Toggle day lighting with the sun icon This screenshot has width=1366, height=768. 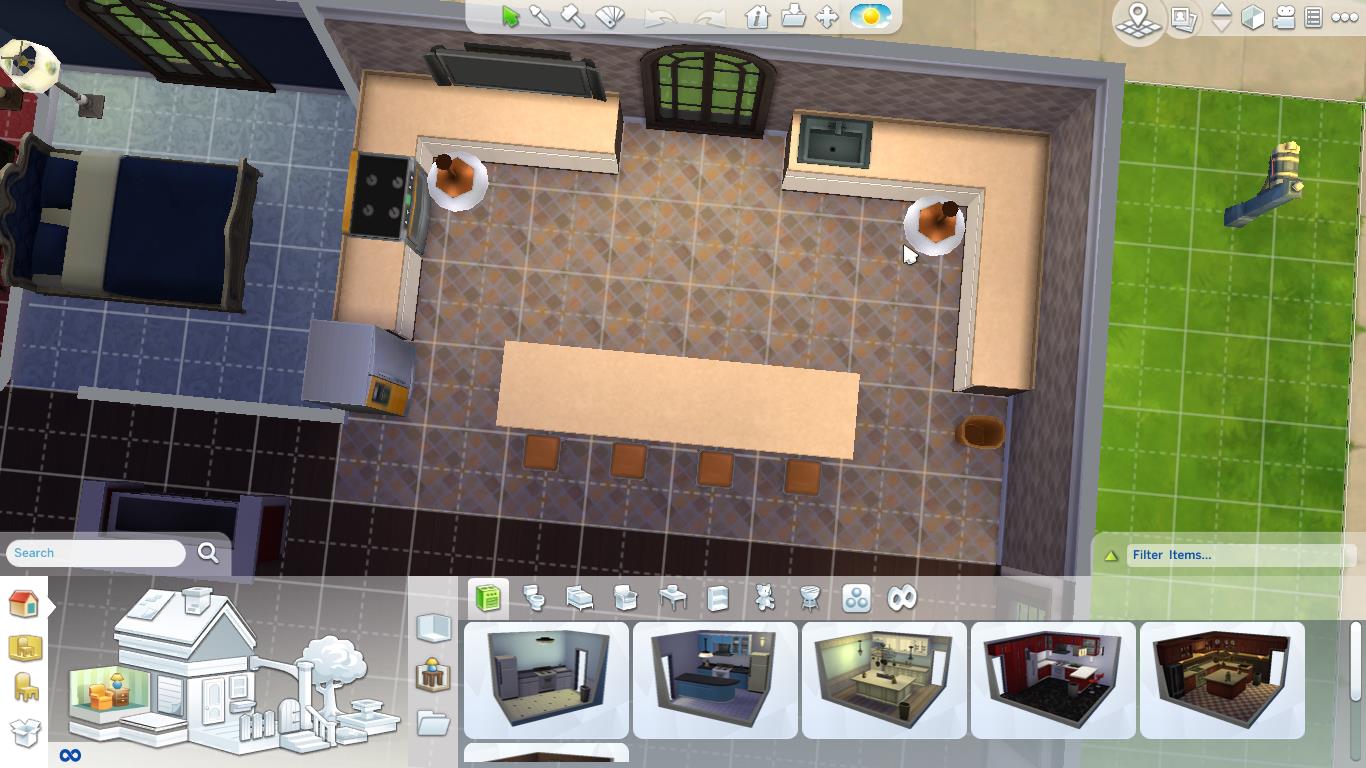tap(869, 17)
